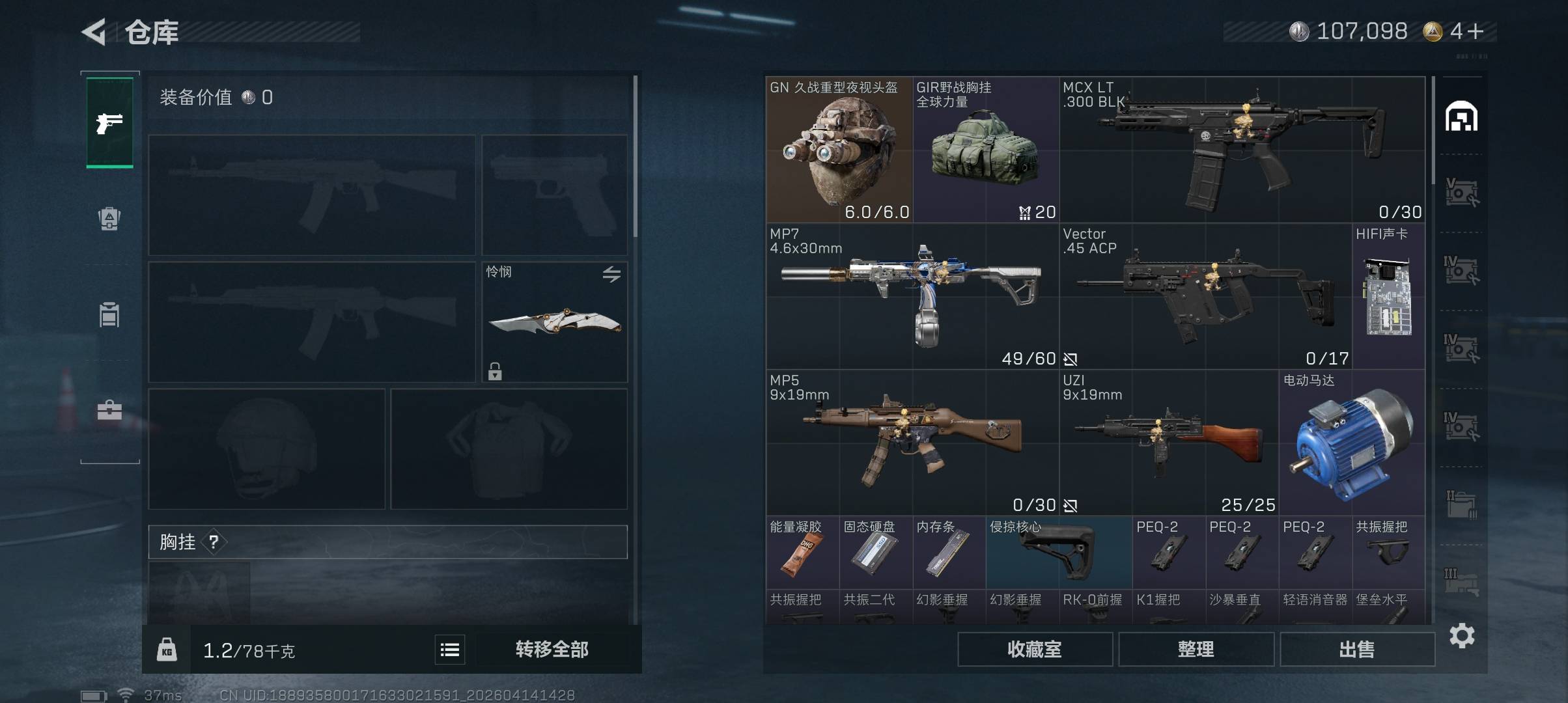Go back from the warehouse screen
Image resolution: width=1568 pixels, height=703 pixels.
(x=94, y=32)
